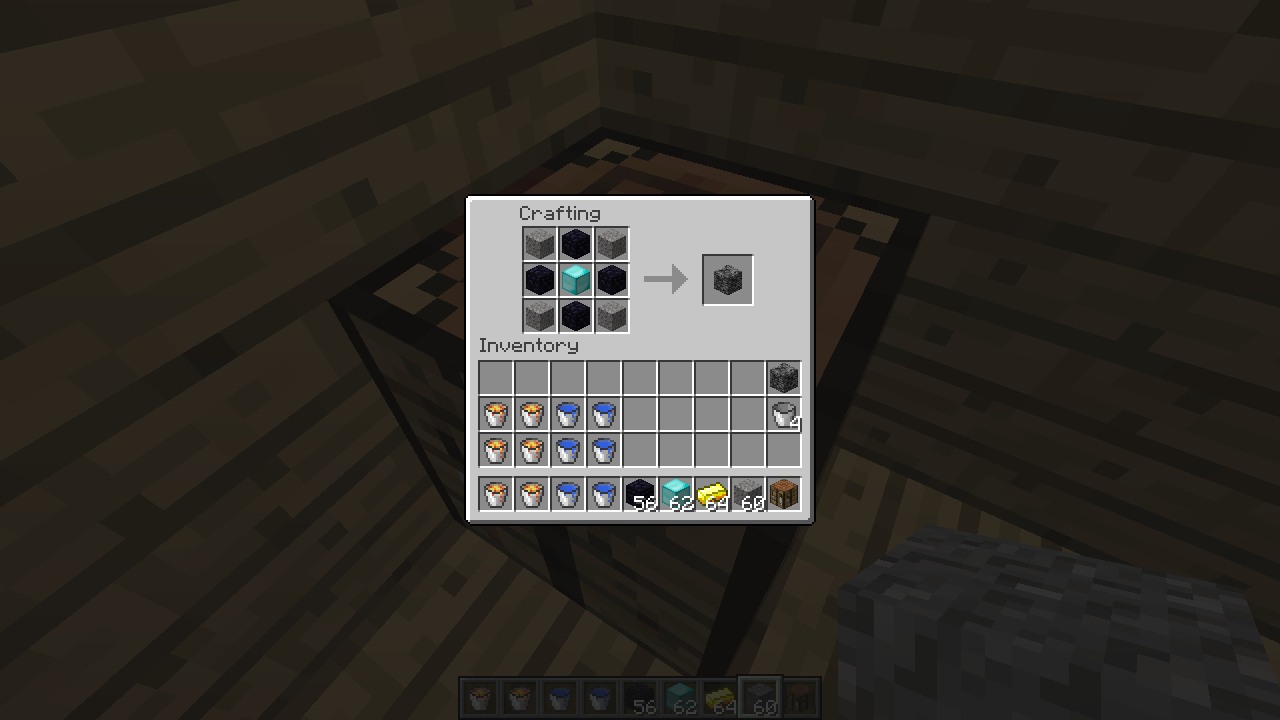Grab the obsidian from the top-middle crafting slot
The width and height of the screenshot is (1280, 720).
tap(575, 243)
